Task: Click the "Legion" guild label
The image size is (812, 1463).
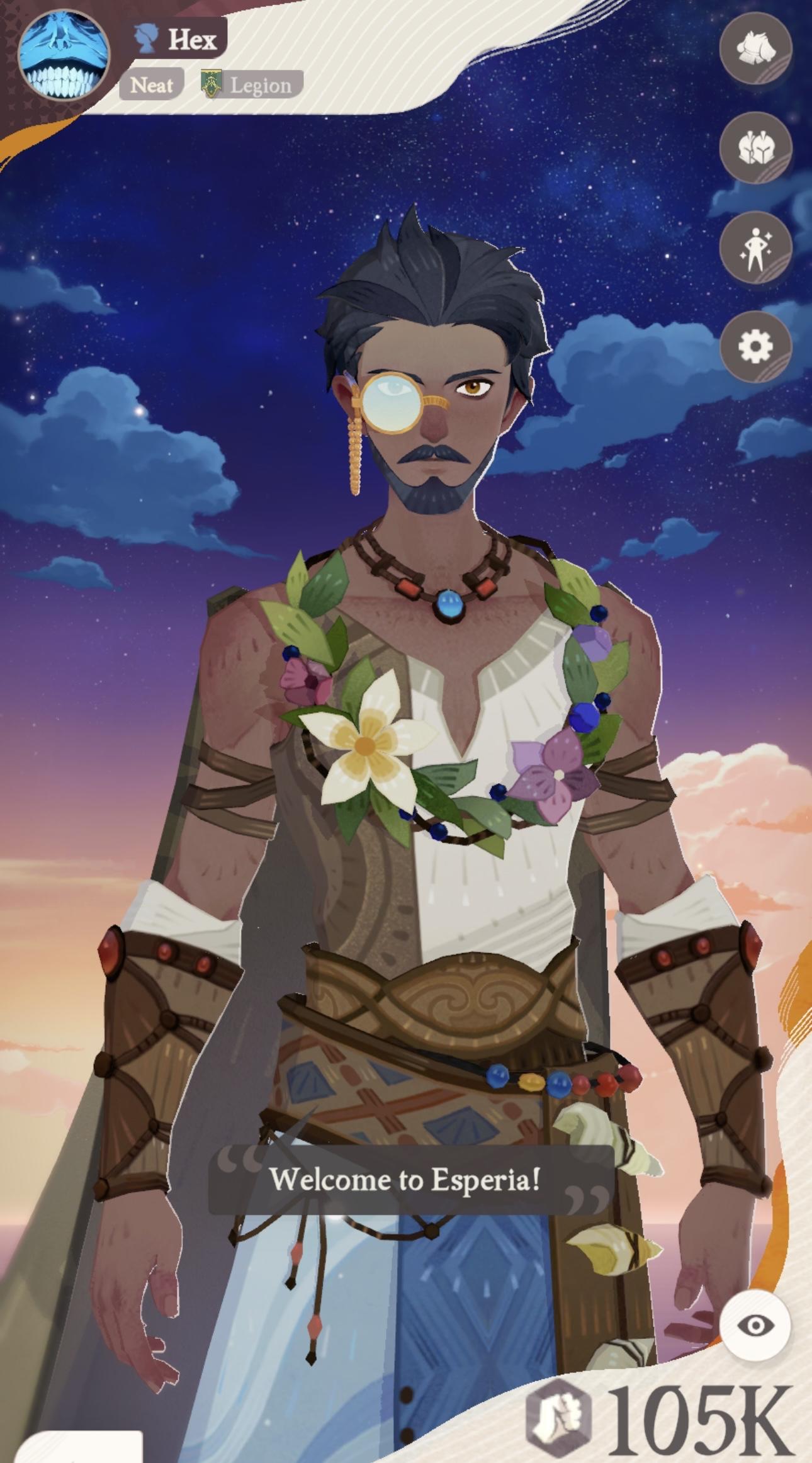Action: (x=260, y=85)
